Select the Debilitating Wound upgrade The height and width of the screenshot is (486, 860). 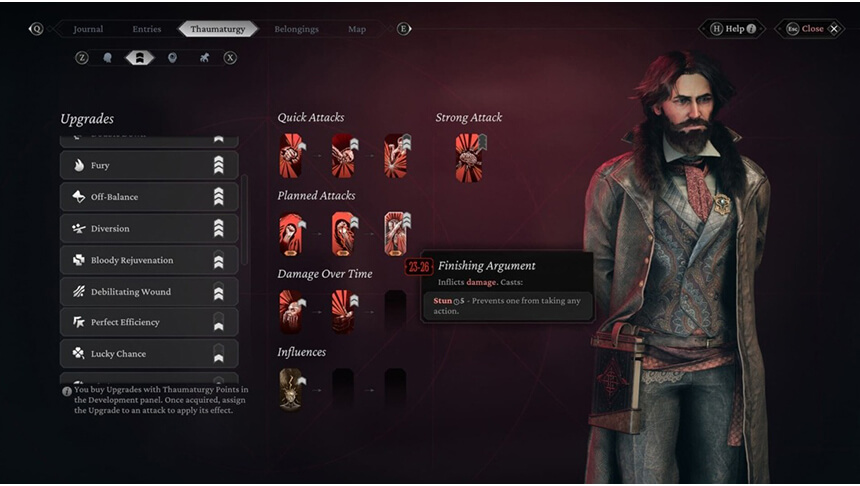[x=149, y=292]
